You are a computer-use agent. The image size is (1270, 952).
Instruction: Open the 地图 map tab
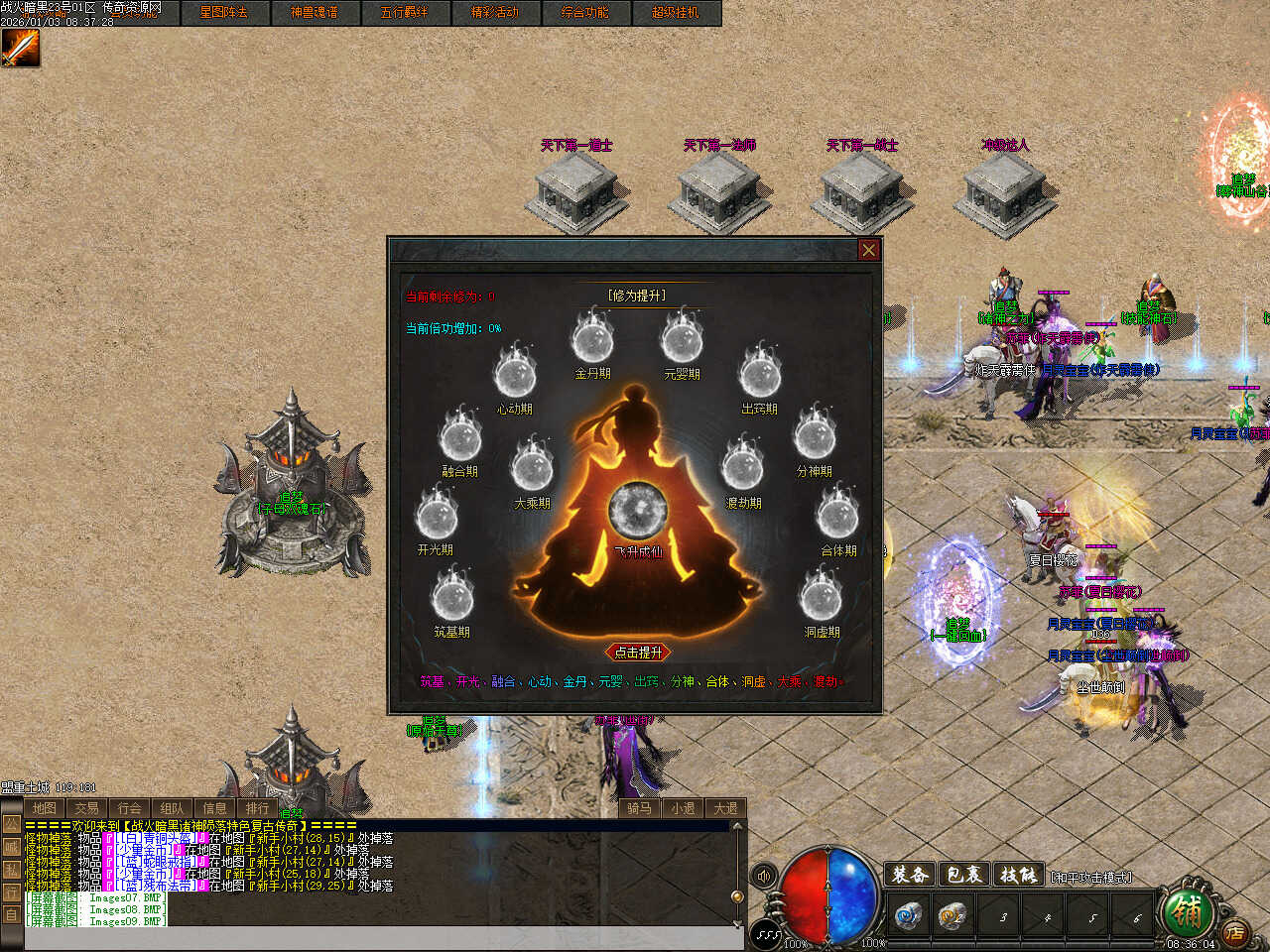pyautogui.click(x=45, y=808)
